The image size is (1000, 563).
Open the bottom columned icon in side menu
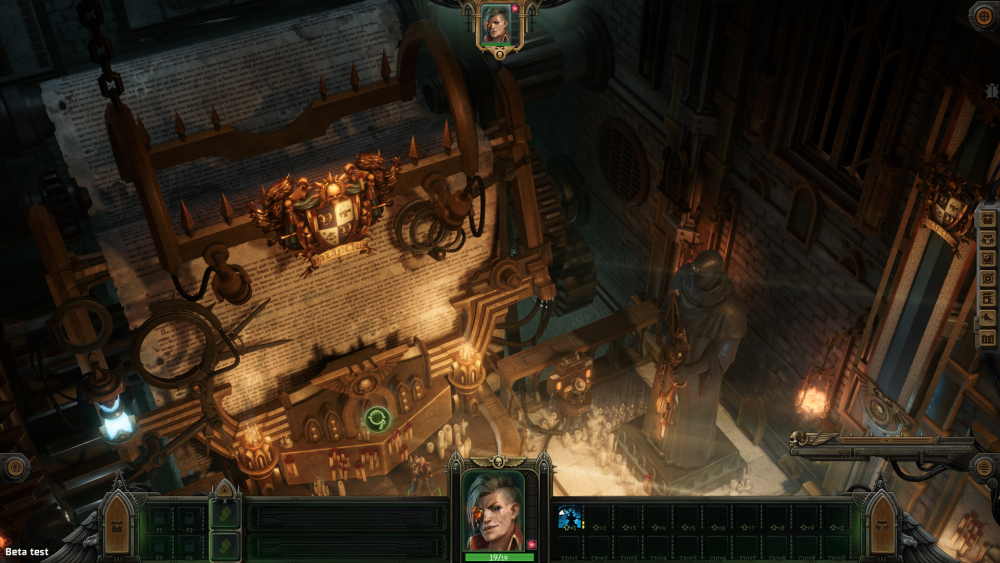point(988,339)
